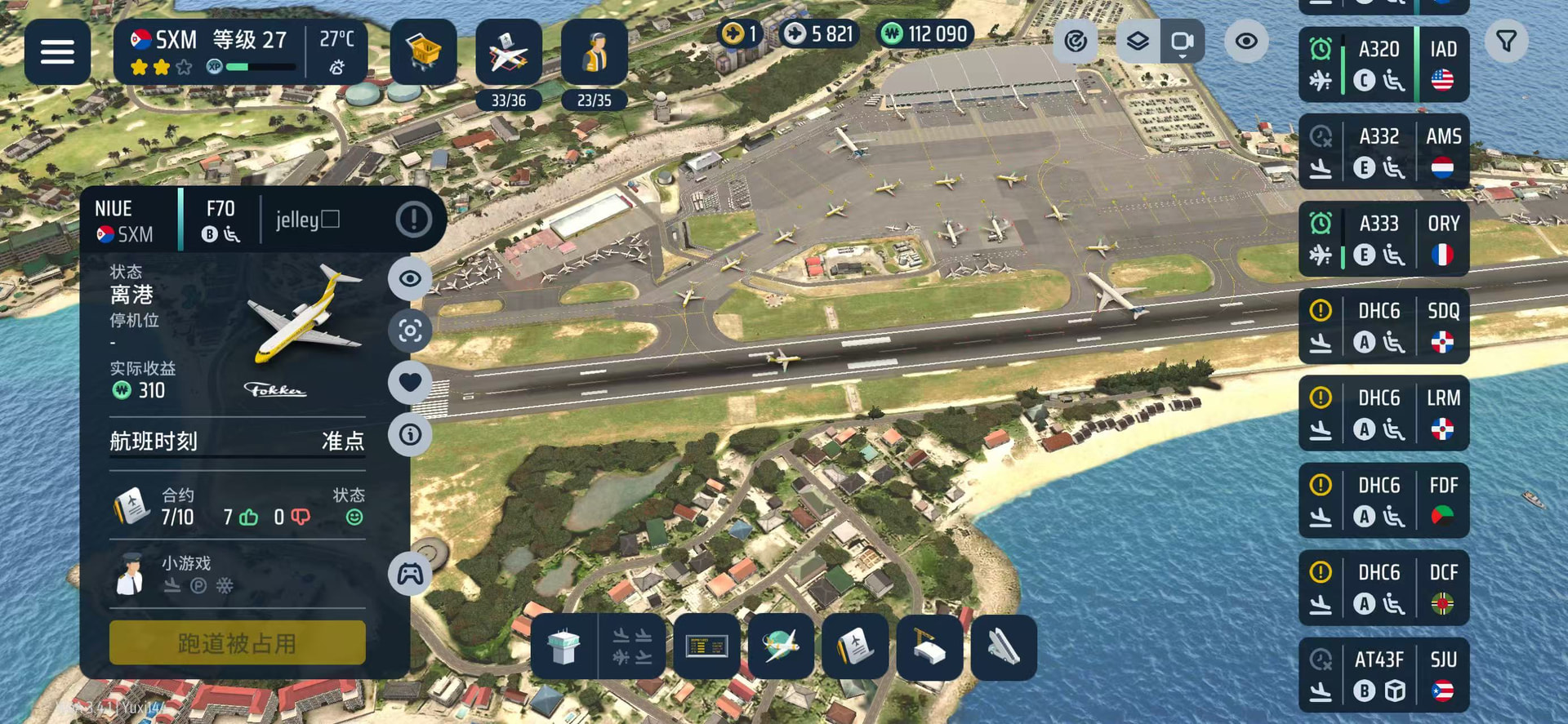
Task: Open the hamburger main menu
Action: [x=57, y=52]
